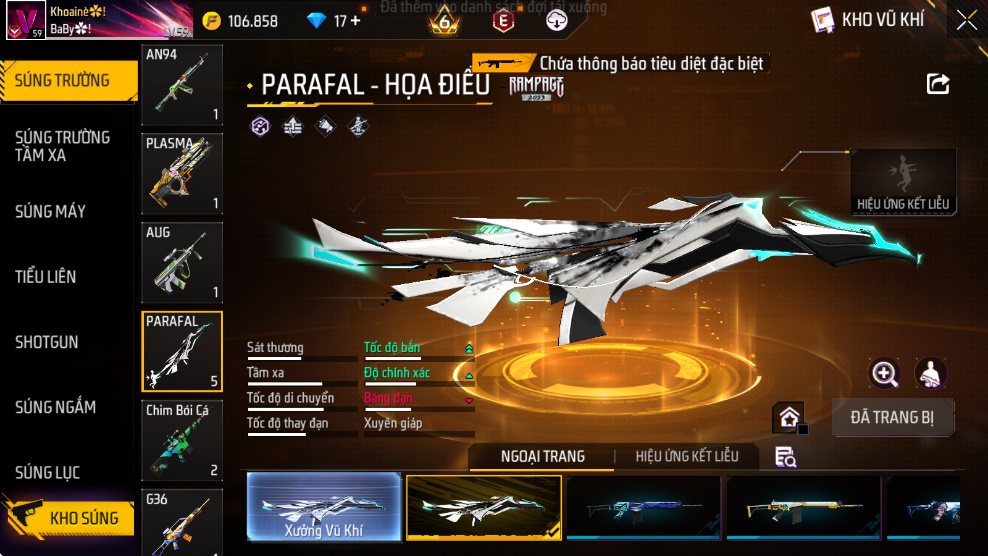Share the weapon skin
Viewport: 988px width, 556px height.
click(x=938, y=84)
